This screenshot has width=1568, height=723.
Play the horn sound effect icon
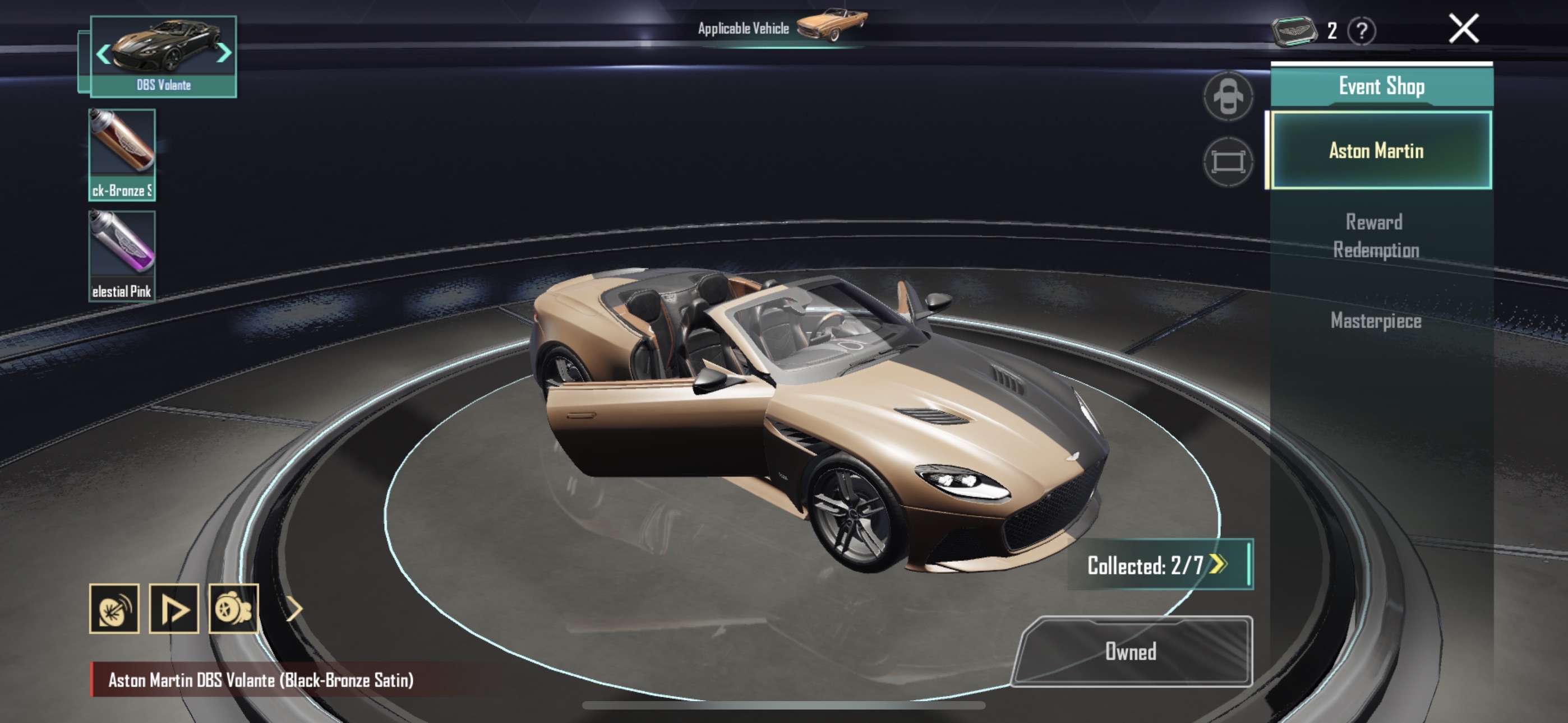point(114,609)
